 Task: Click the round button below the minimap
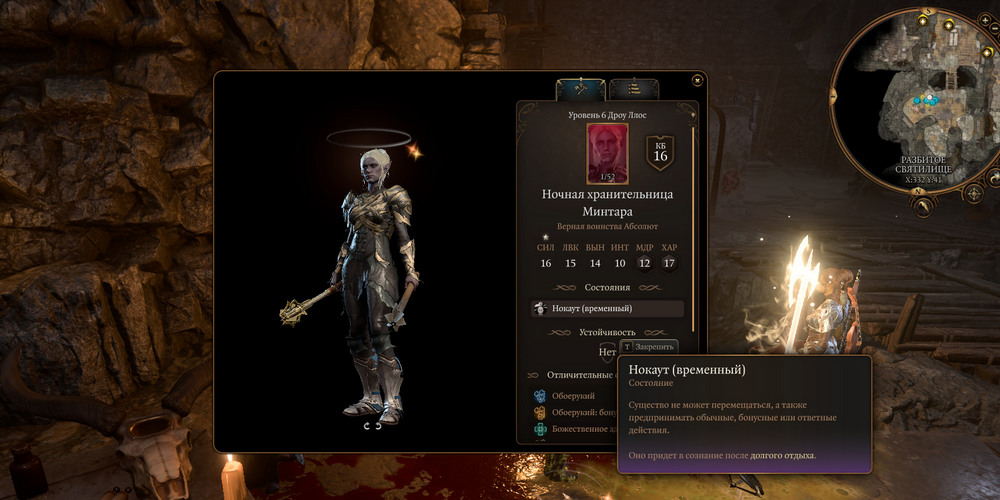pyautogui.click(x=923, y=206)
